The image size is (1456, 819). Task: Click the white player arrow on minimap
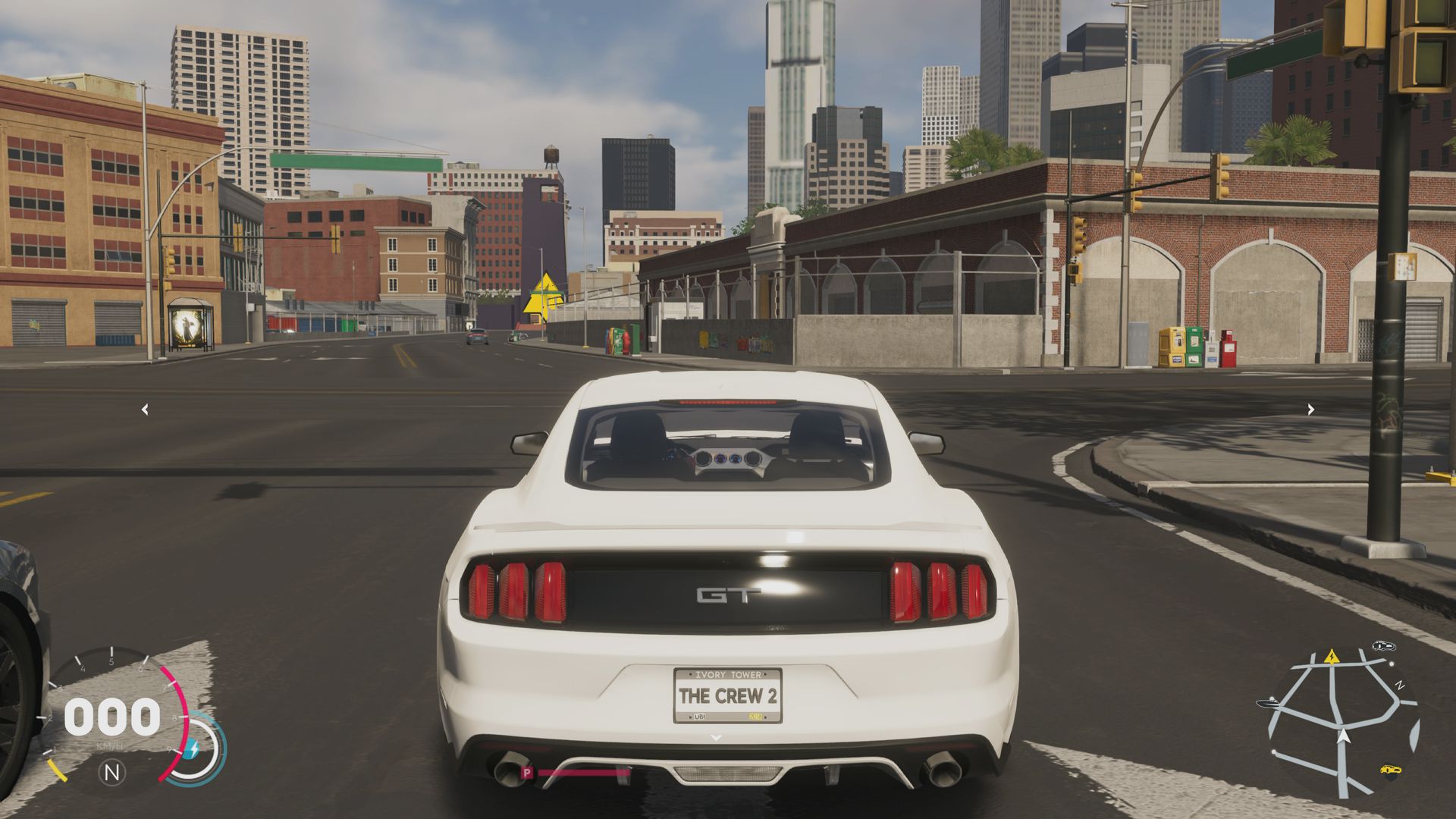click(1343, 736)
